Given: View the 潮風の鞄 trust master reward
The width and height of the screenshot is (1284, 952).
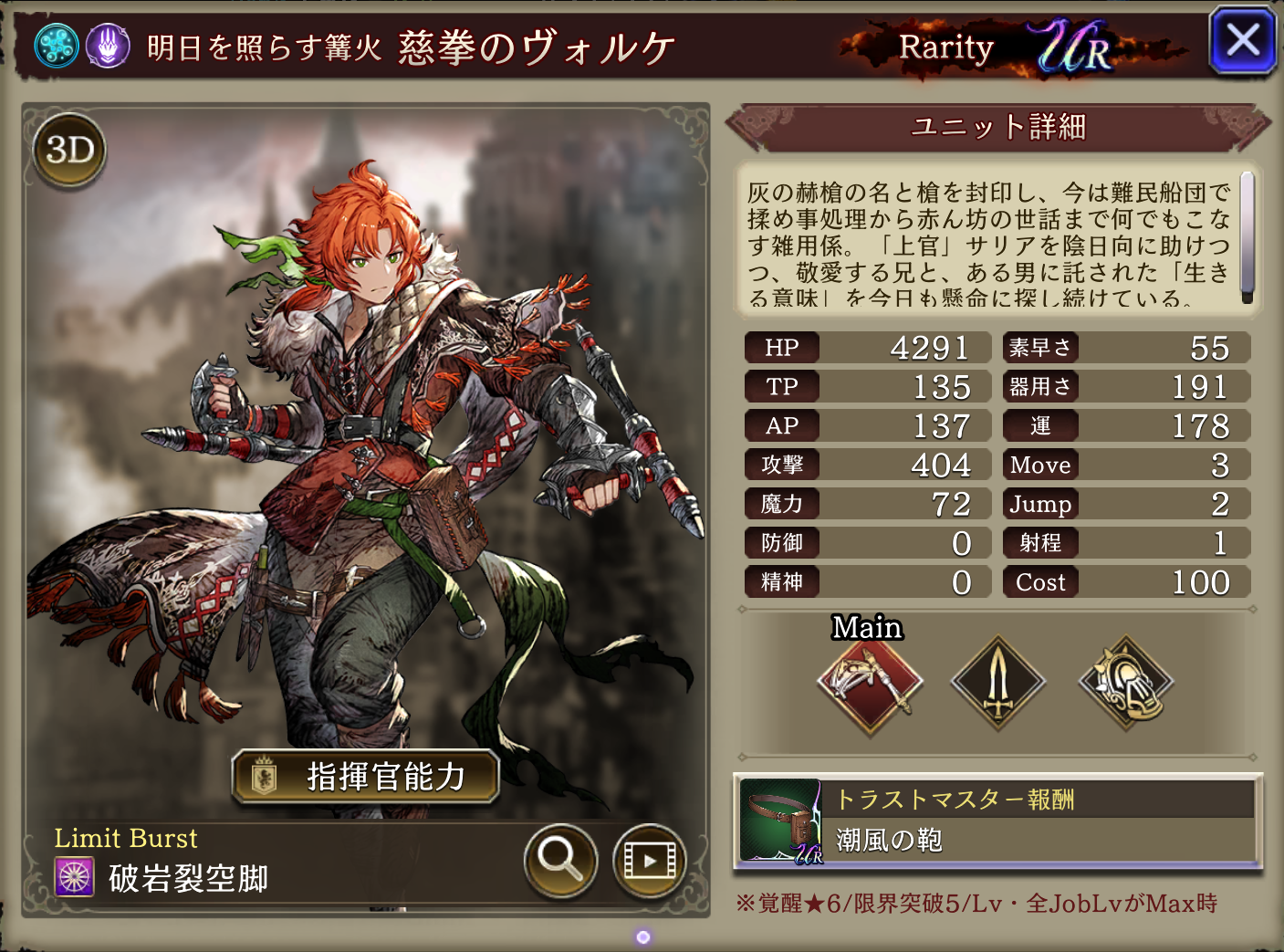Looking at the screenshot, I should (x=997, y=821).
